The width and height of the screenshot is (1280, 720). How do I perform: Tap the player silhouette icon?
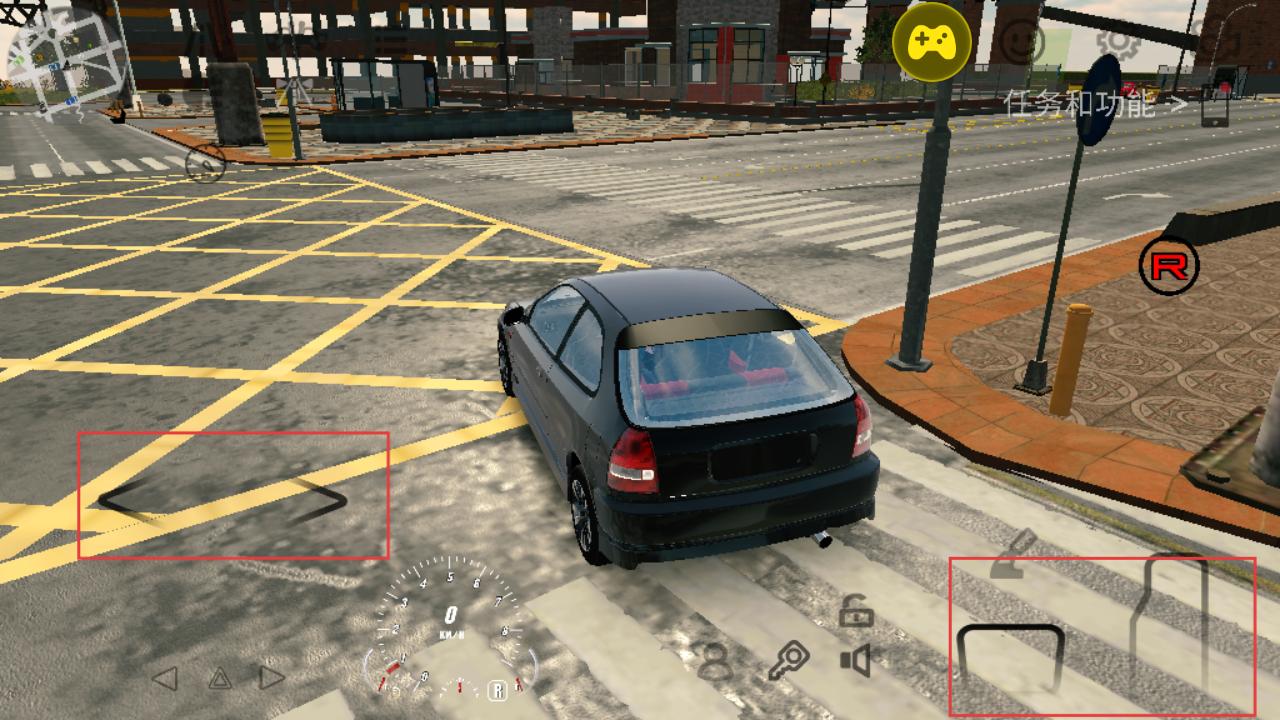point(714,661)
